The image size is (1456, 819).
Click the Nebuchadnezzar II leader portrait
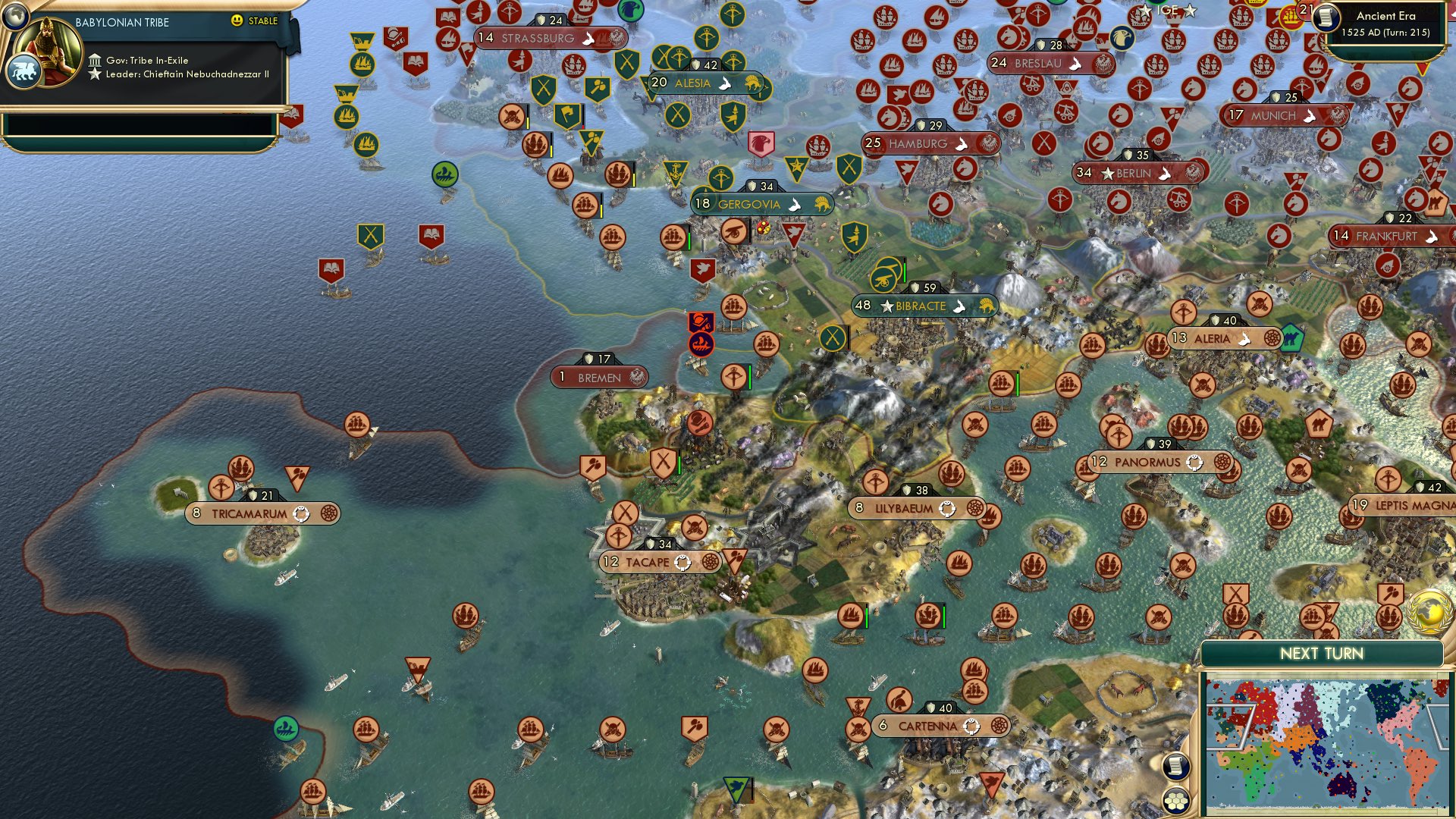[49, 51]
